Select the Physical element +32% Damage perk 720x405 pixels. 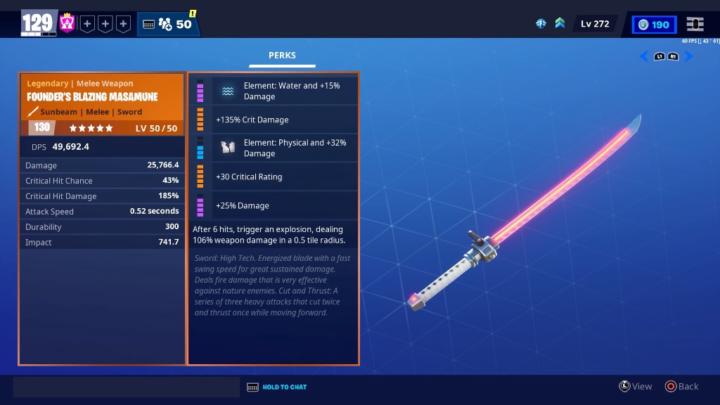tap(272, 148)
